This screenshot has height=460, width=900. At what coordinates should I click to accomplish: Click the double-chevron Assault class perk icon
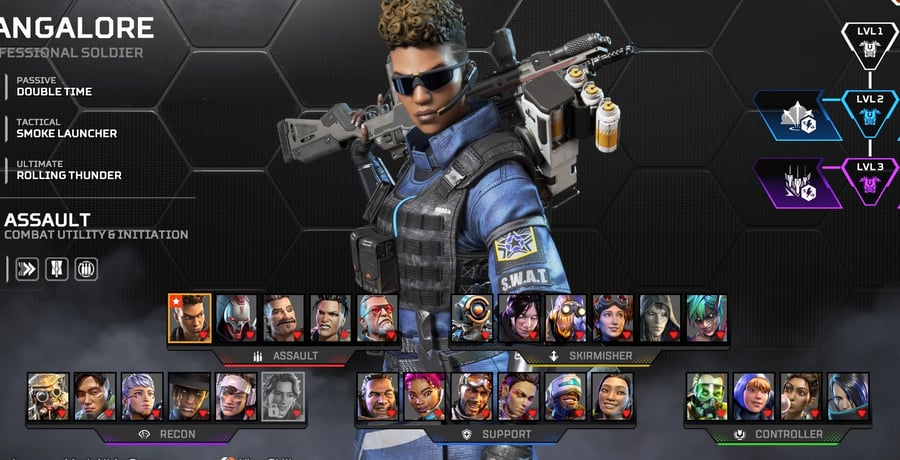click(x=27, y=269)
